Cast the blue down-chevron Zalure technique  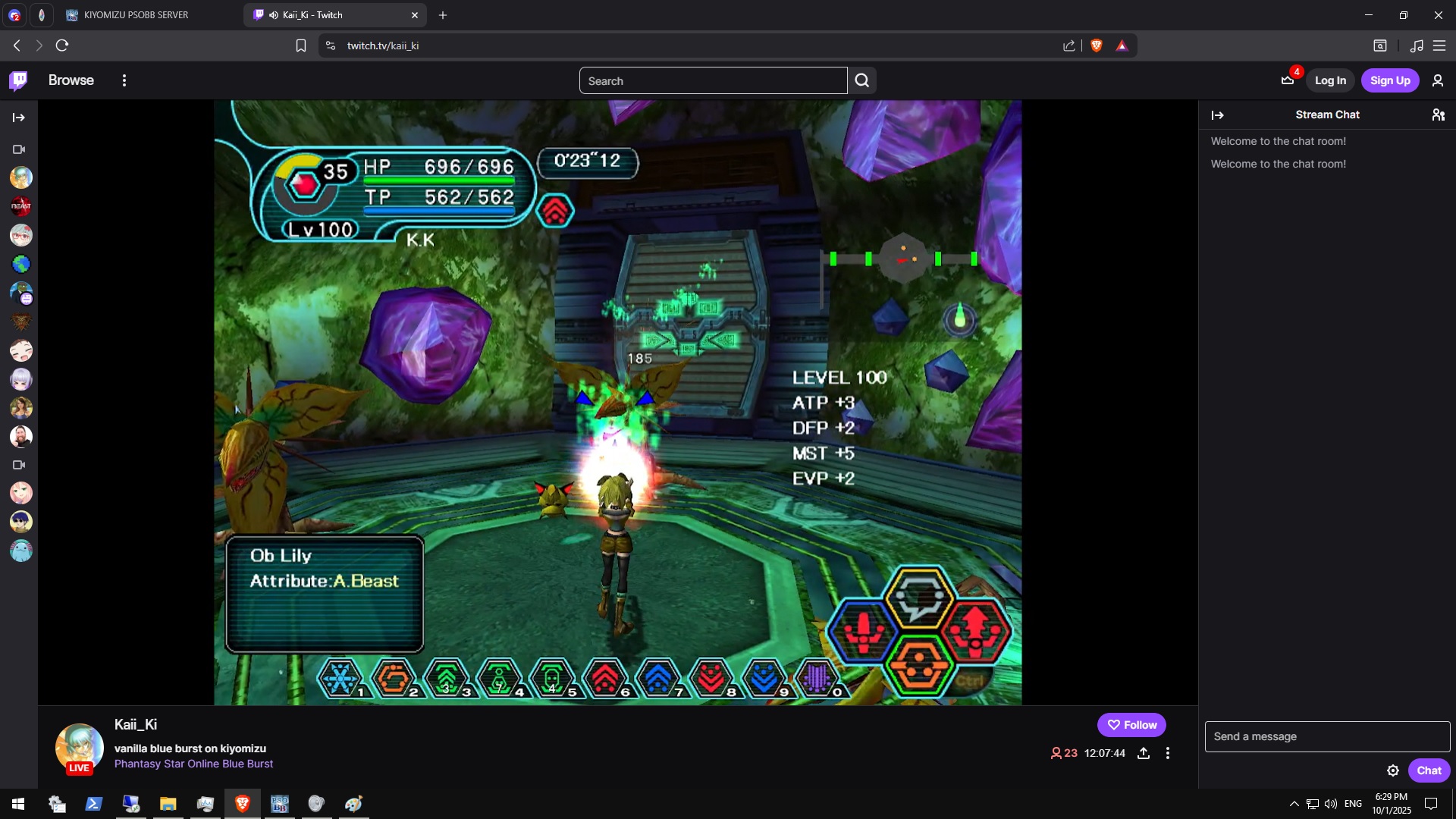pos(764,678)
